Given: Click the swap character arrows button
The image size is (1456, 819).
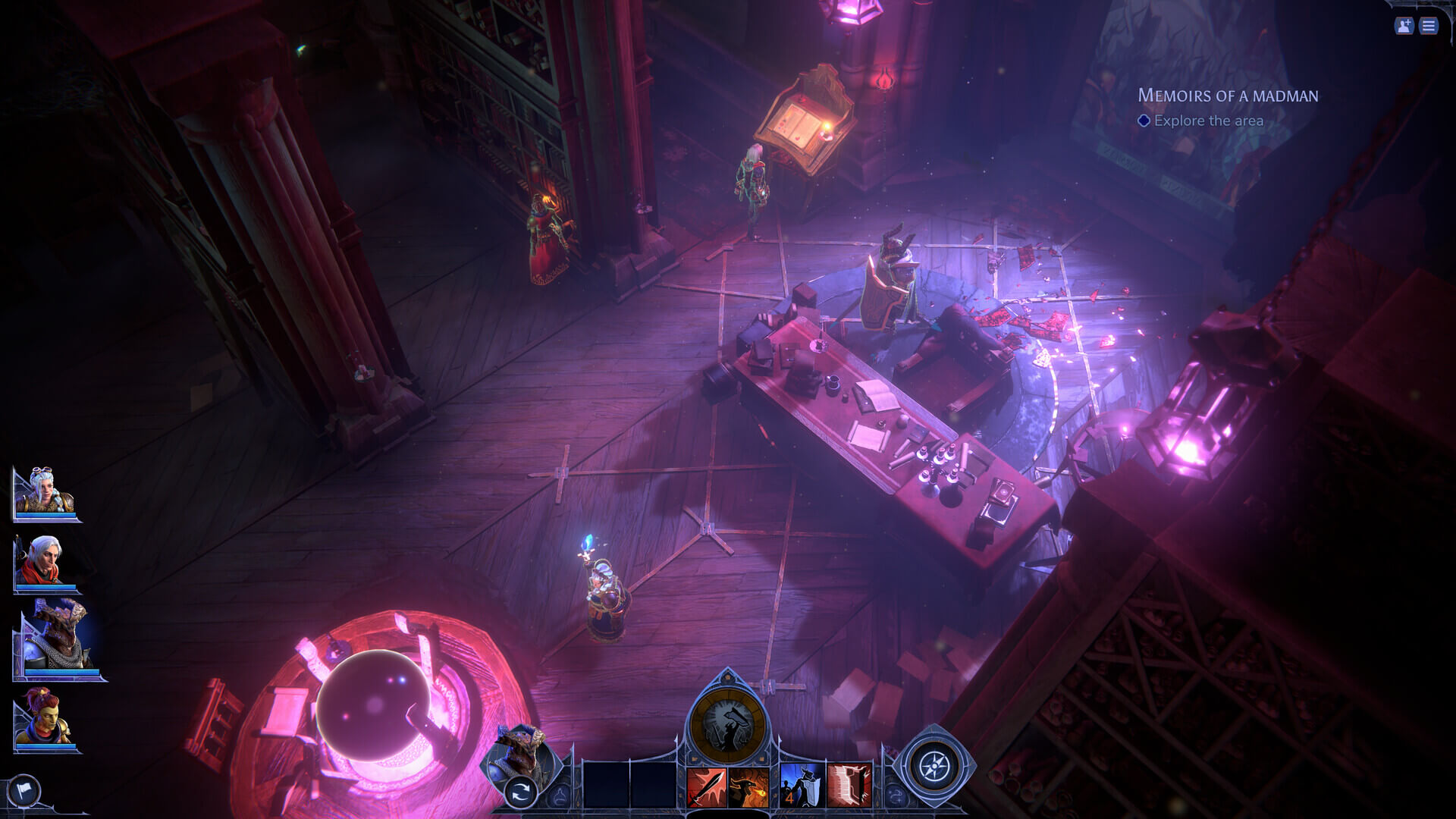Looking at the screenshot, I should tap(520, 793).
